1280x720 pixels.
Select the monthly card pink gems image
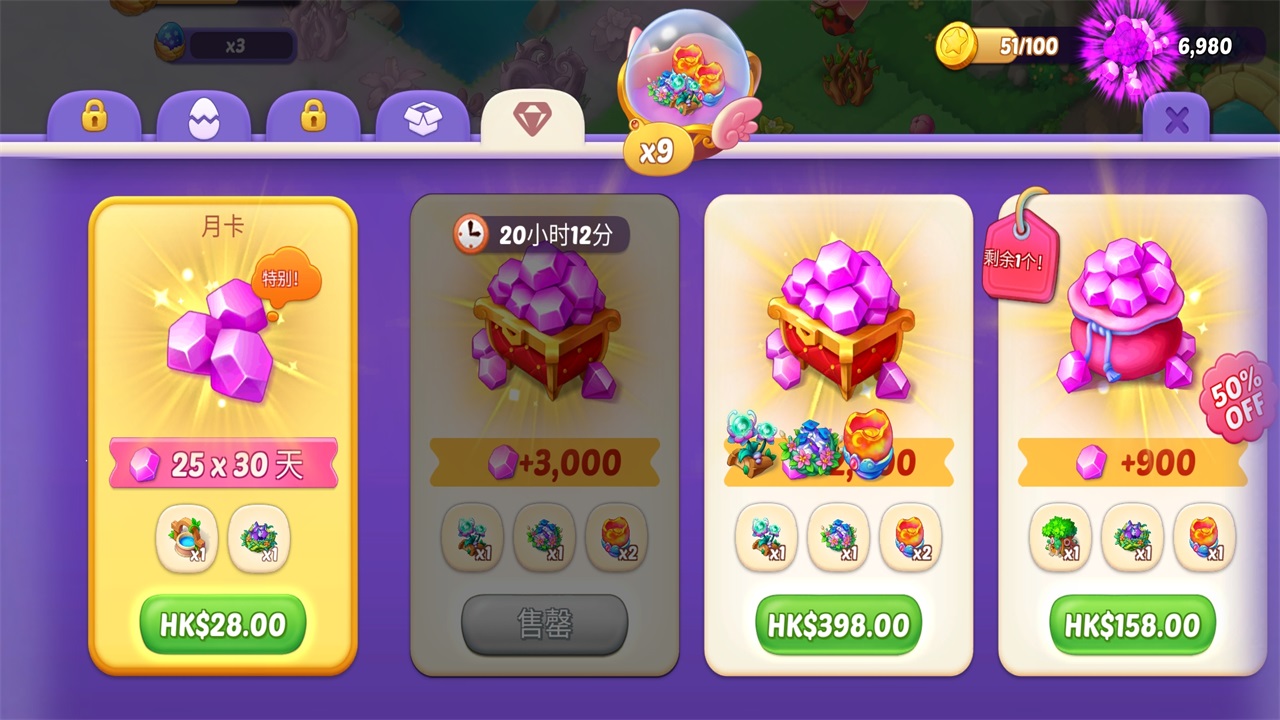tap(220, 337)
